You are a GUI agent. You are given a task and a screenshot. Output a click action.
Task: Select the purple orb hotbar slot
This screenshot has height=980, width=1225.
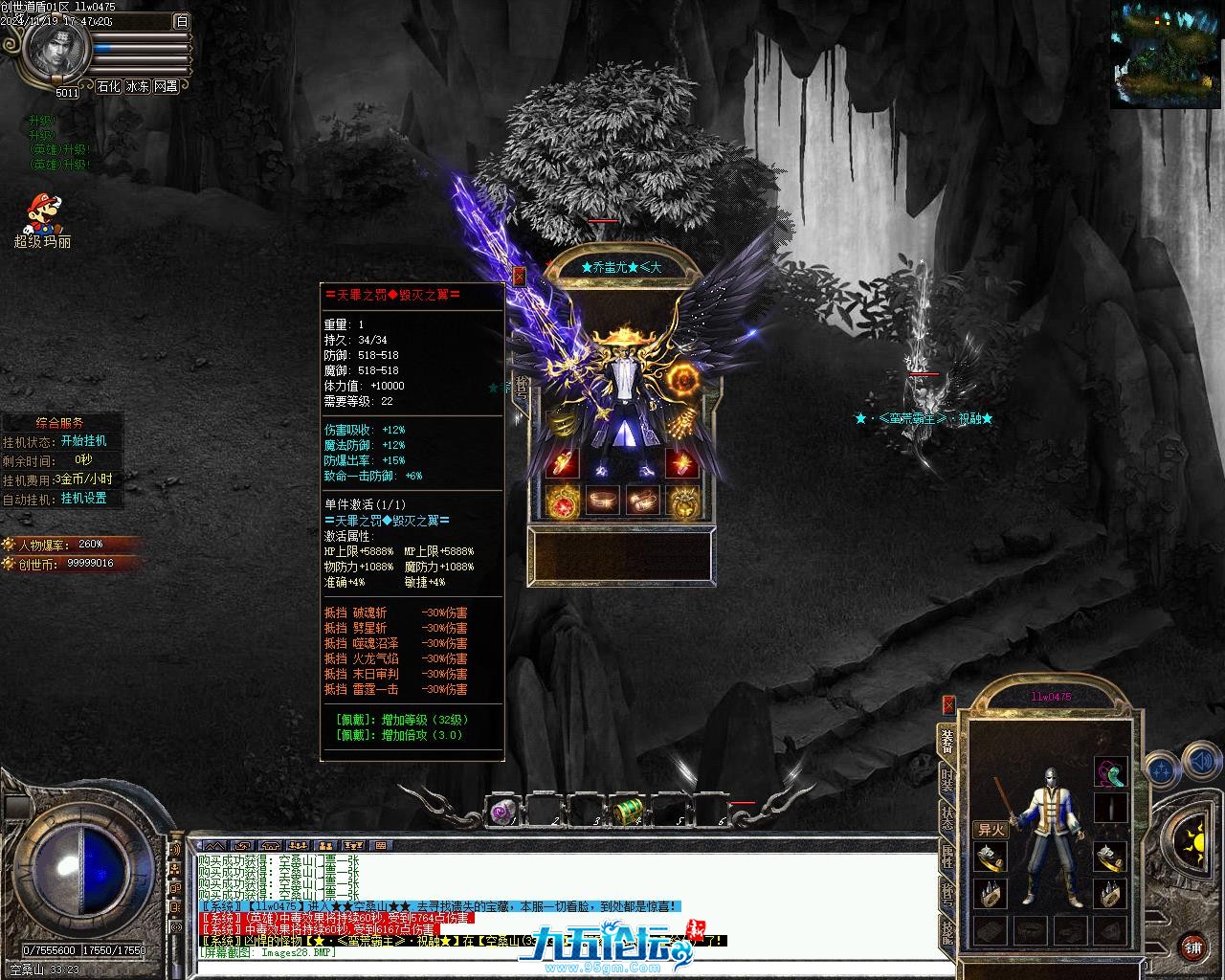[x=502, y=812]
